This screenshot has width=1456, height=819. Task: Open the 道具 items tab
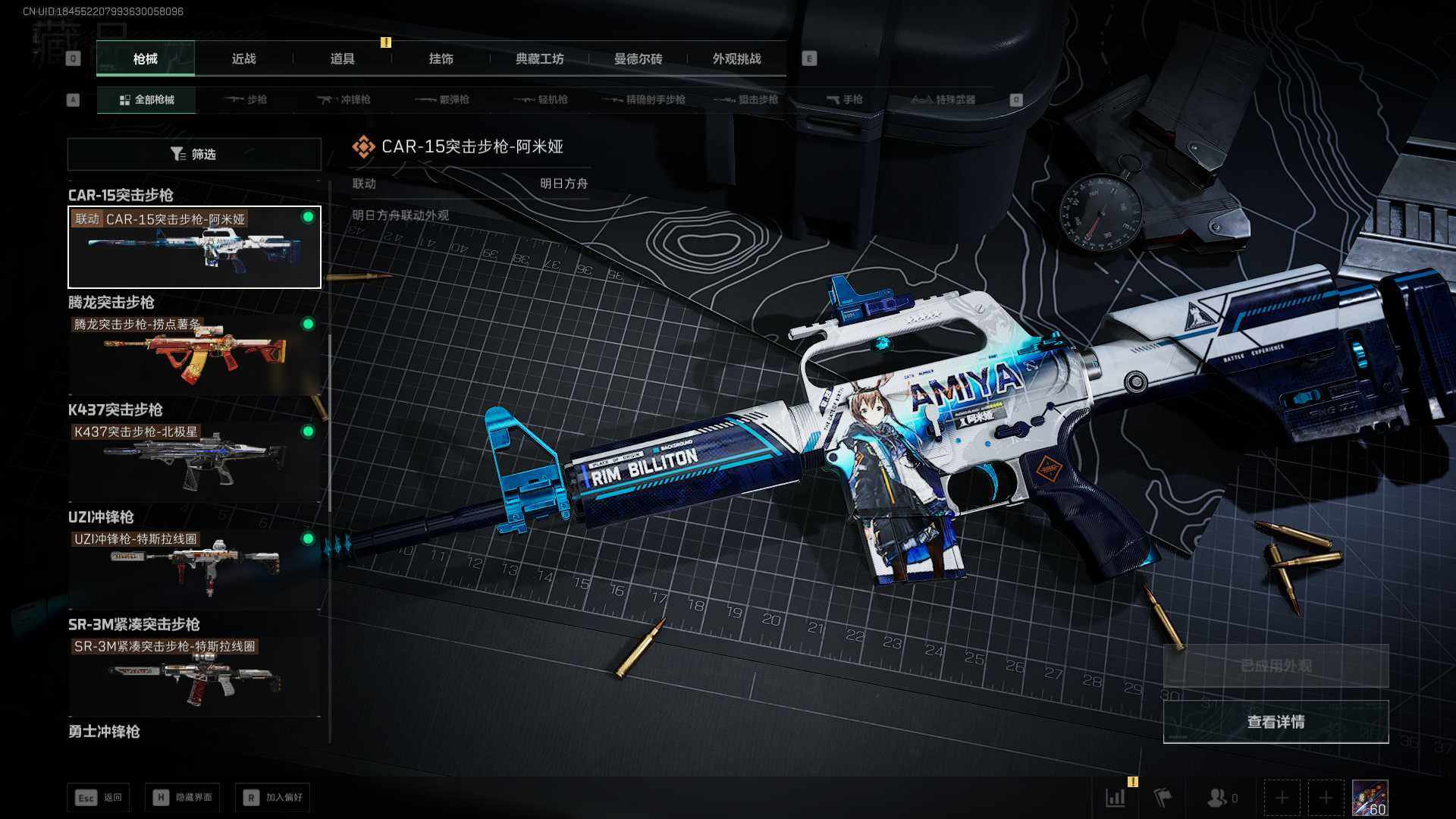click(x=342, y=59)
